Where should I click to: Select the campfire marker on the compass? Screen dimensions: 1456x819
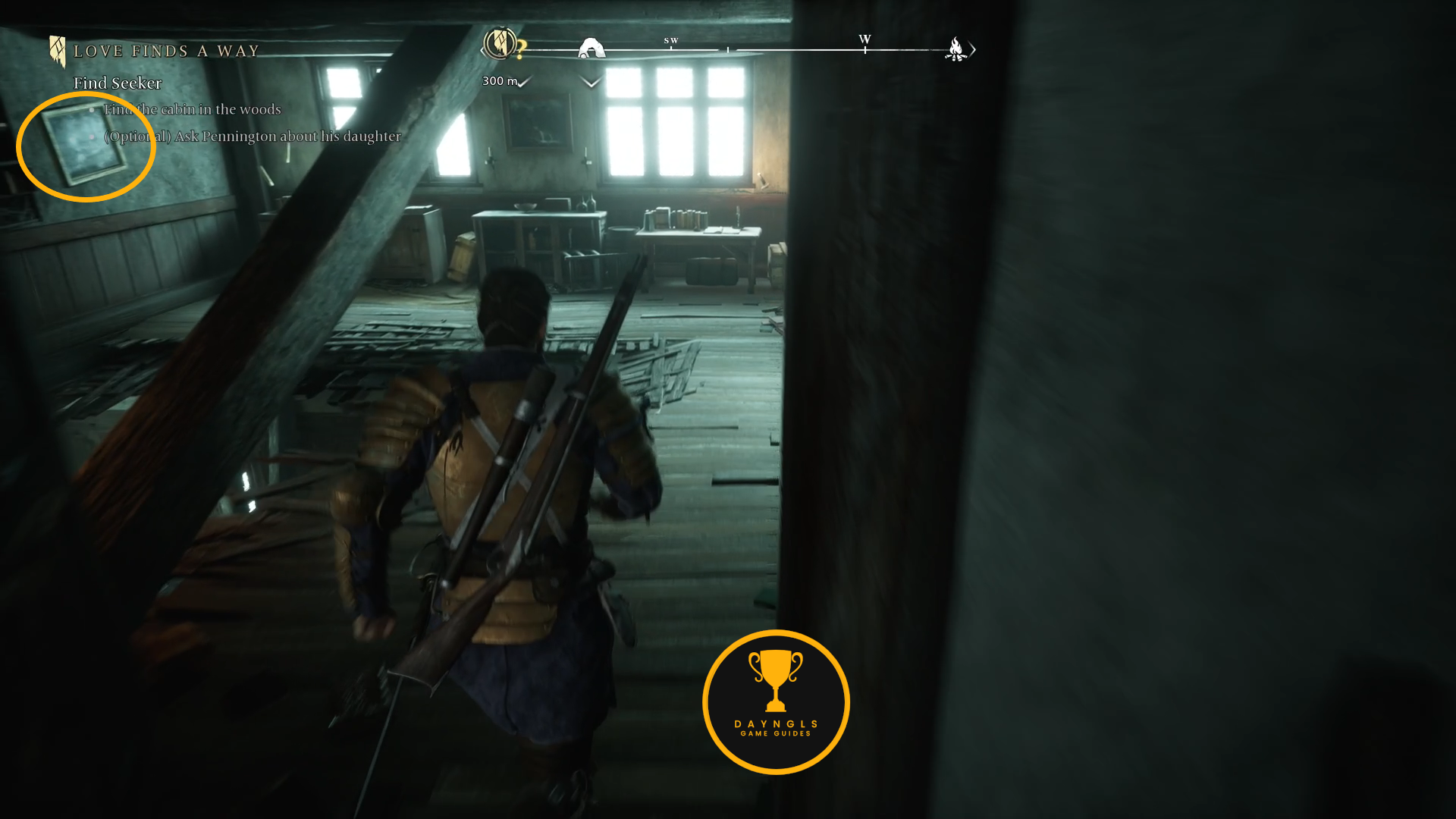coord(955,49)
